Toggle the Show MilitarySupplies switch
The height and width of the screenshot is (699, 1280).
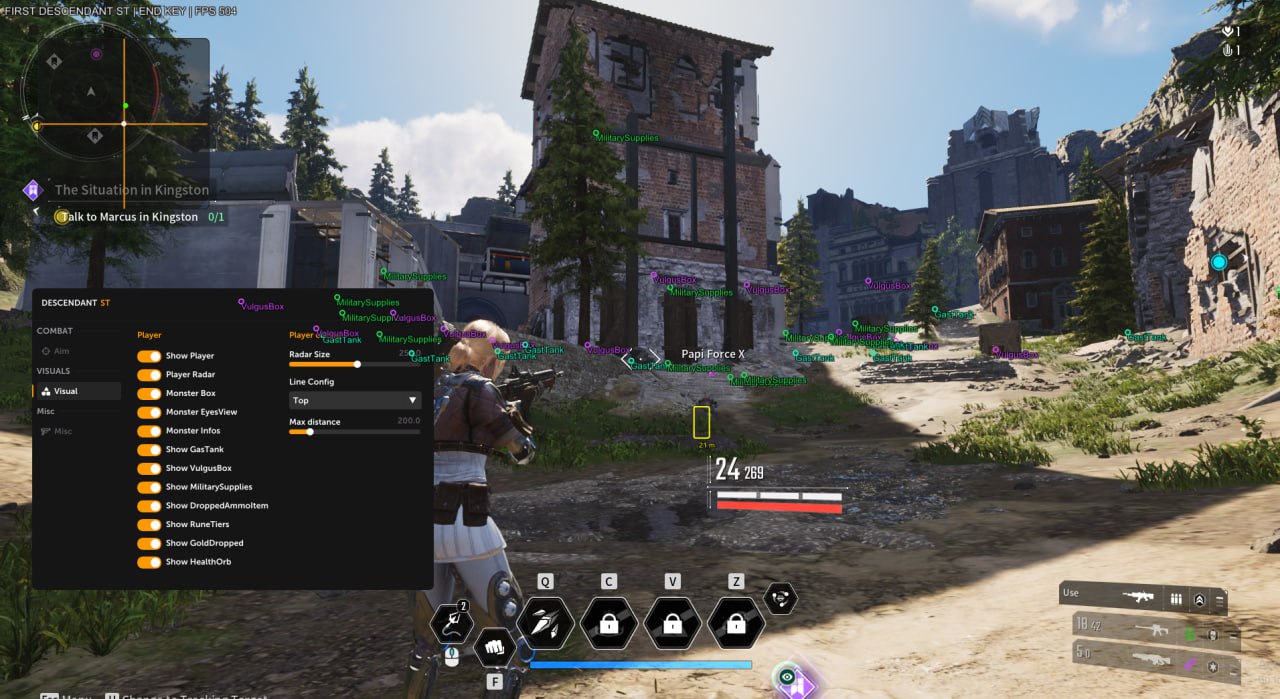(149, 487)
